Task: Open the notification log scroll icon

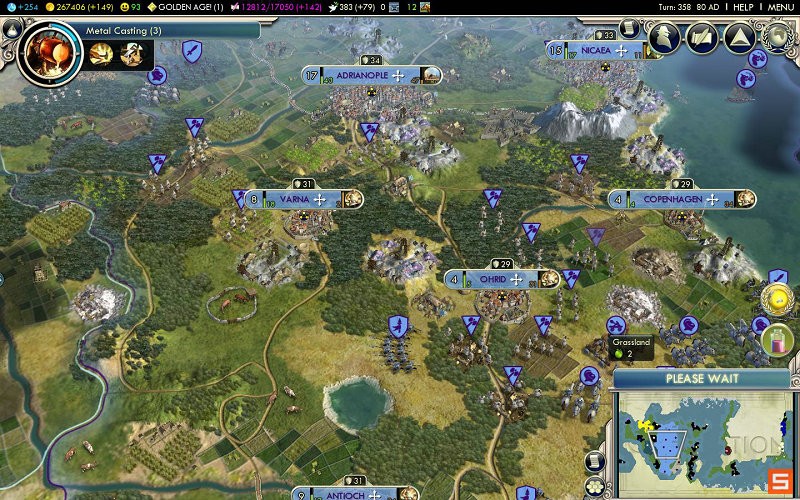Action: pos(629,28)
